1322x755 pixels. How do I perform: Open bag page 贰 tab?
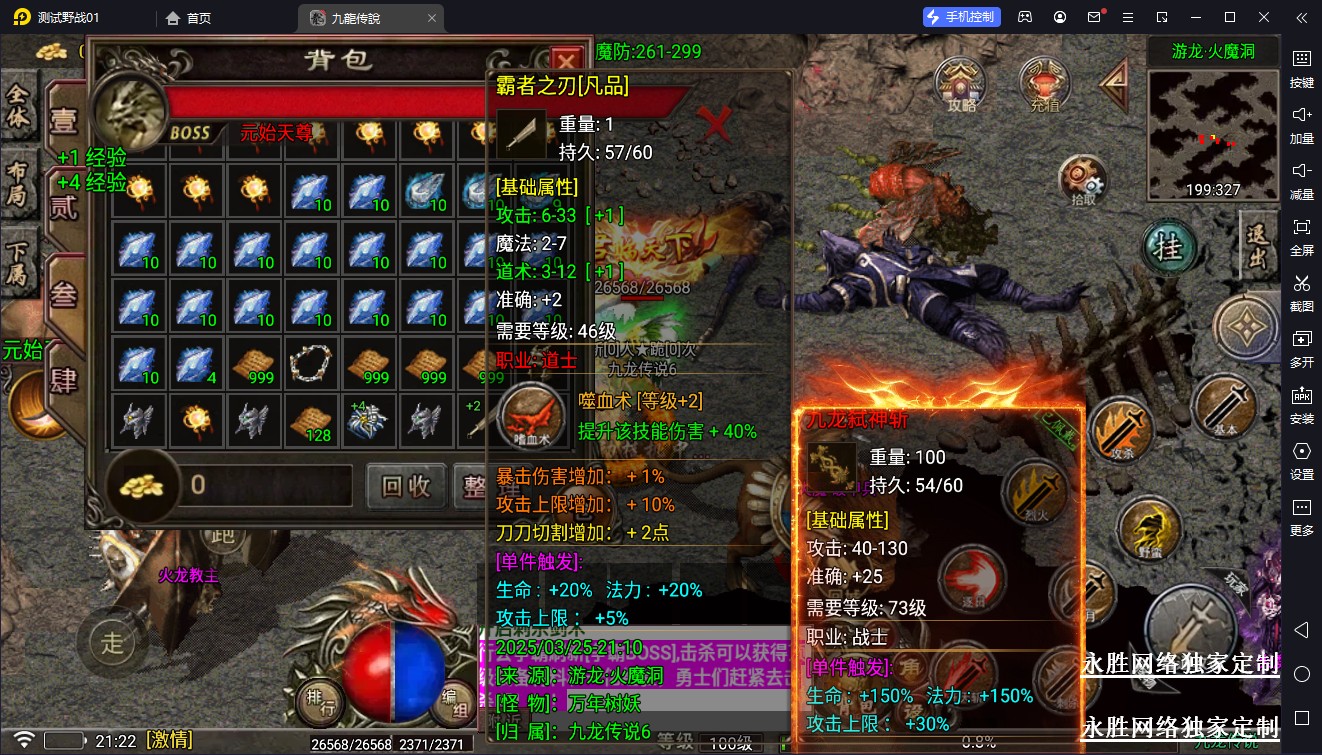64,205
